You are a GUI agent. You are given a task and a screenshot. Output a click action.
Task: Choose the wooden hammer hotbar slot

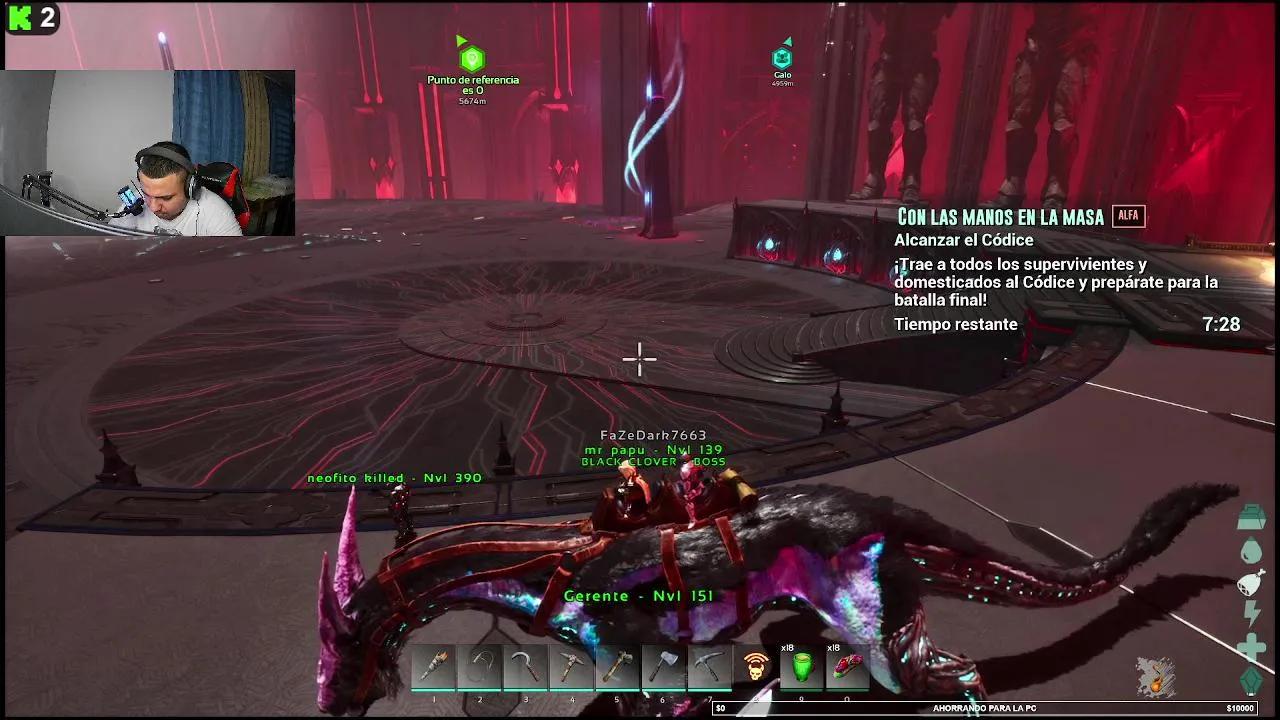(618, 668)
